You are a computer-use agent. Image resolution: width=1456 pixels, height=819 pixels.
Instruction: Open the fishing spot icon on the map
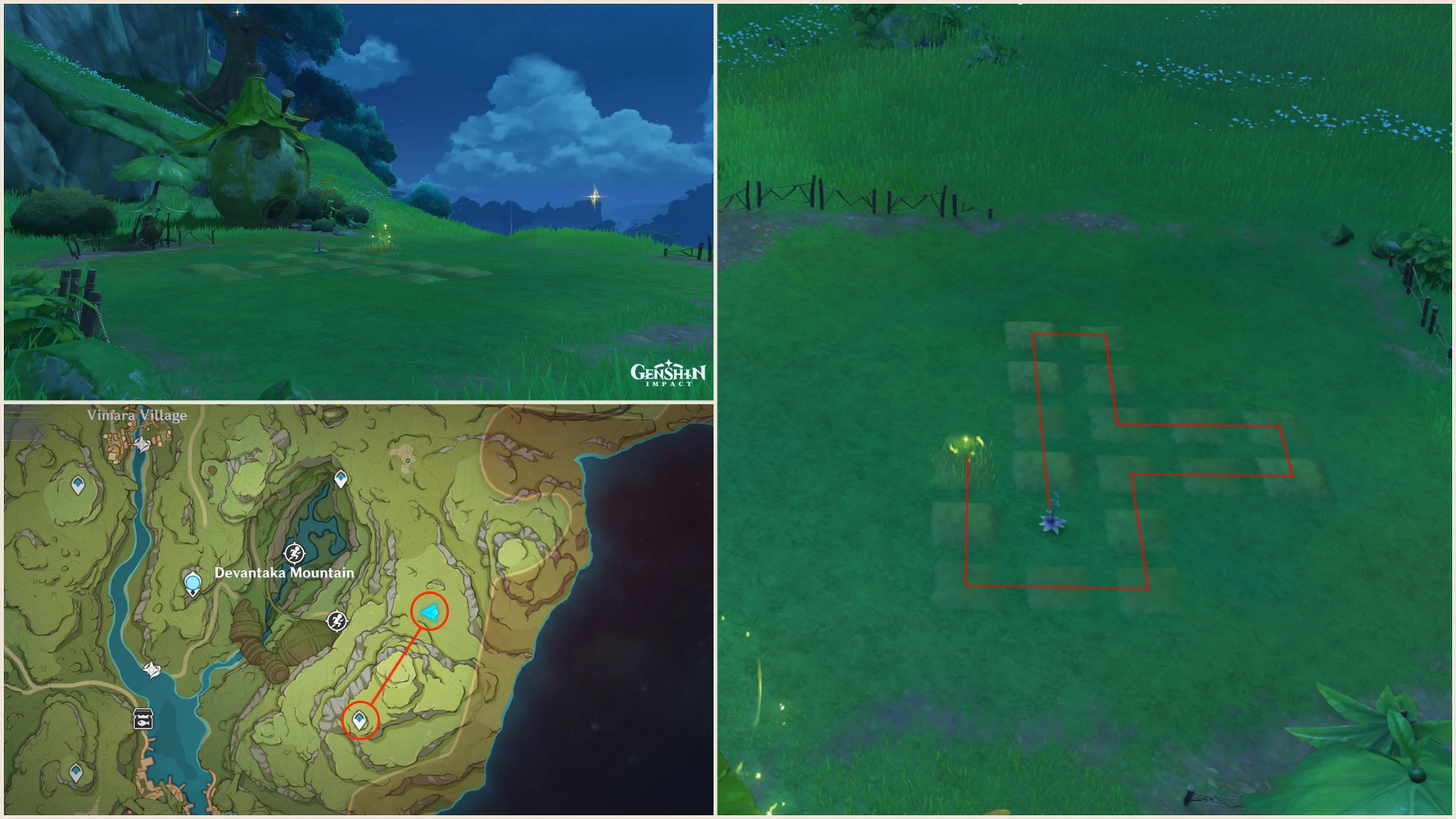pyautogui.click(x=143, y=718)
